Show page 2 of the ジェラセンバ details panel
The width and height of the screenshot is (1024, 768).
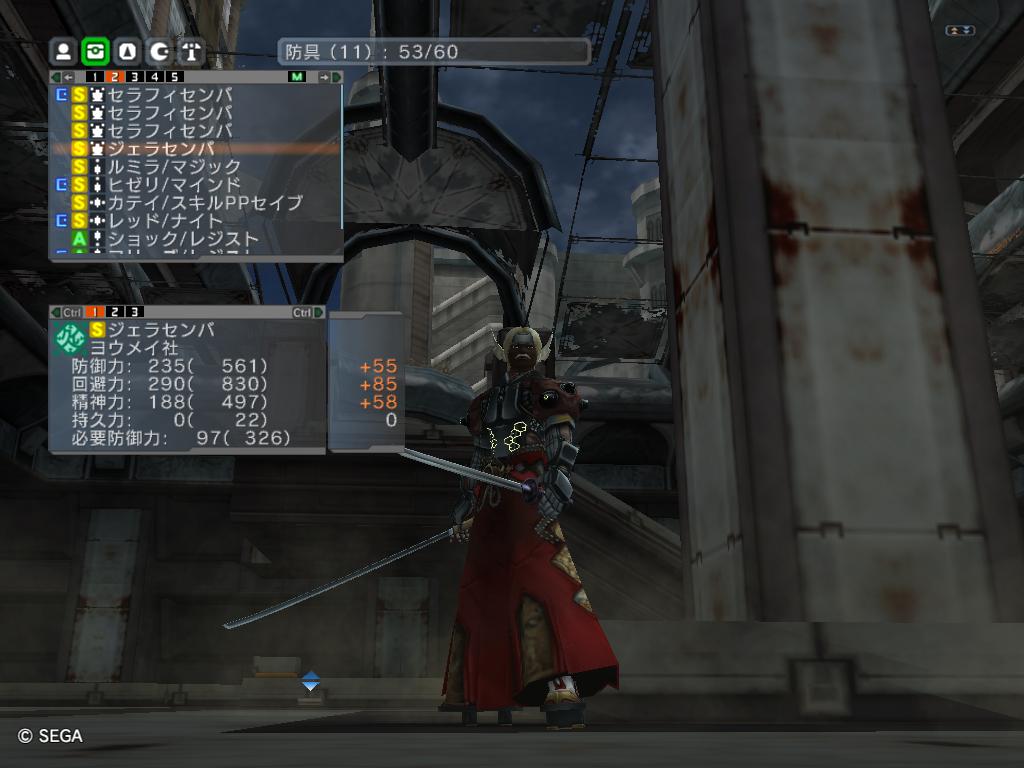[x=115, y=312]
